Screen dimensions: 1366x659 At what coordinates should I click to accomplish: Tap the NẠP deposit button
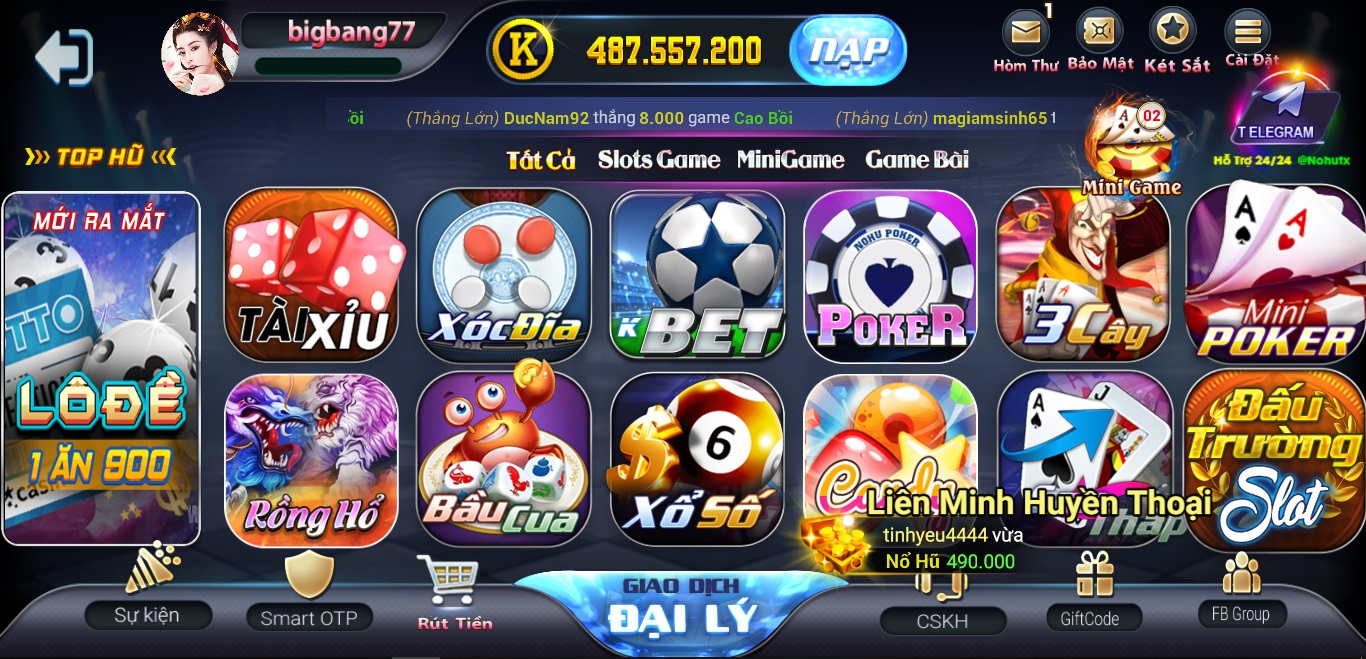pyautogui.click(x=847, y=50)
